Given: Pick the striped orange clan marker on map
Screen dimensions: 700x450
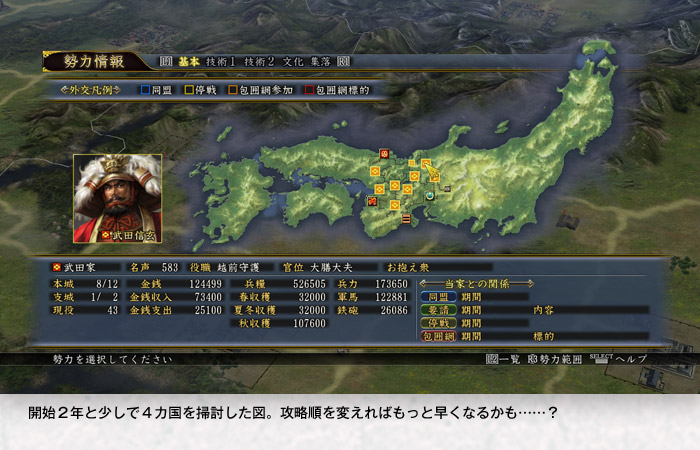Looking at the screenshot, I should 406,217.
